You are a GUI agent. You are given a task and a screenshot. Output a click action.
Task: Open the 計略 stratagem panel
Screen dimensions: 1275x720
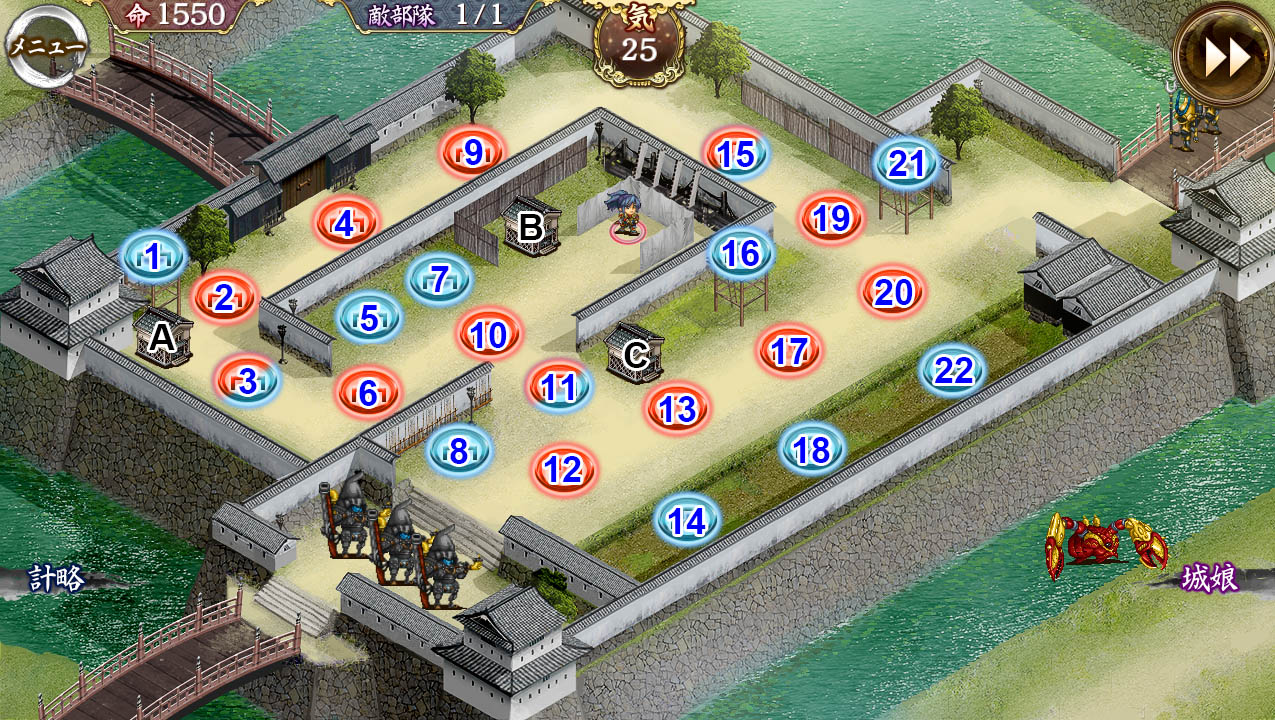[56, 578]
